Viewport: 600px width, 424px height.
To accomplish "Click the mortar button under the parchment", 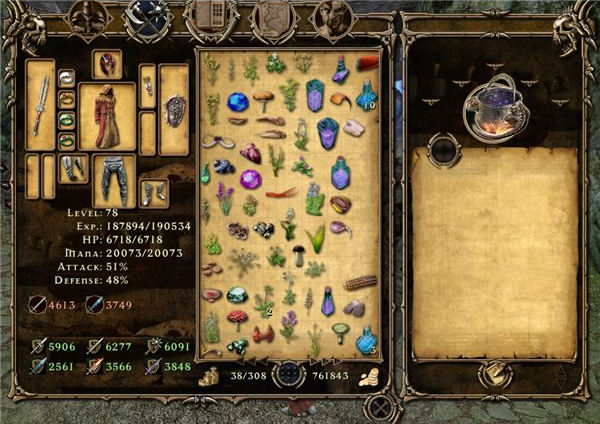I will (x=494, y=374).
